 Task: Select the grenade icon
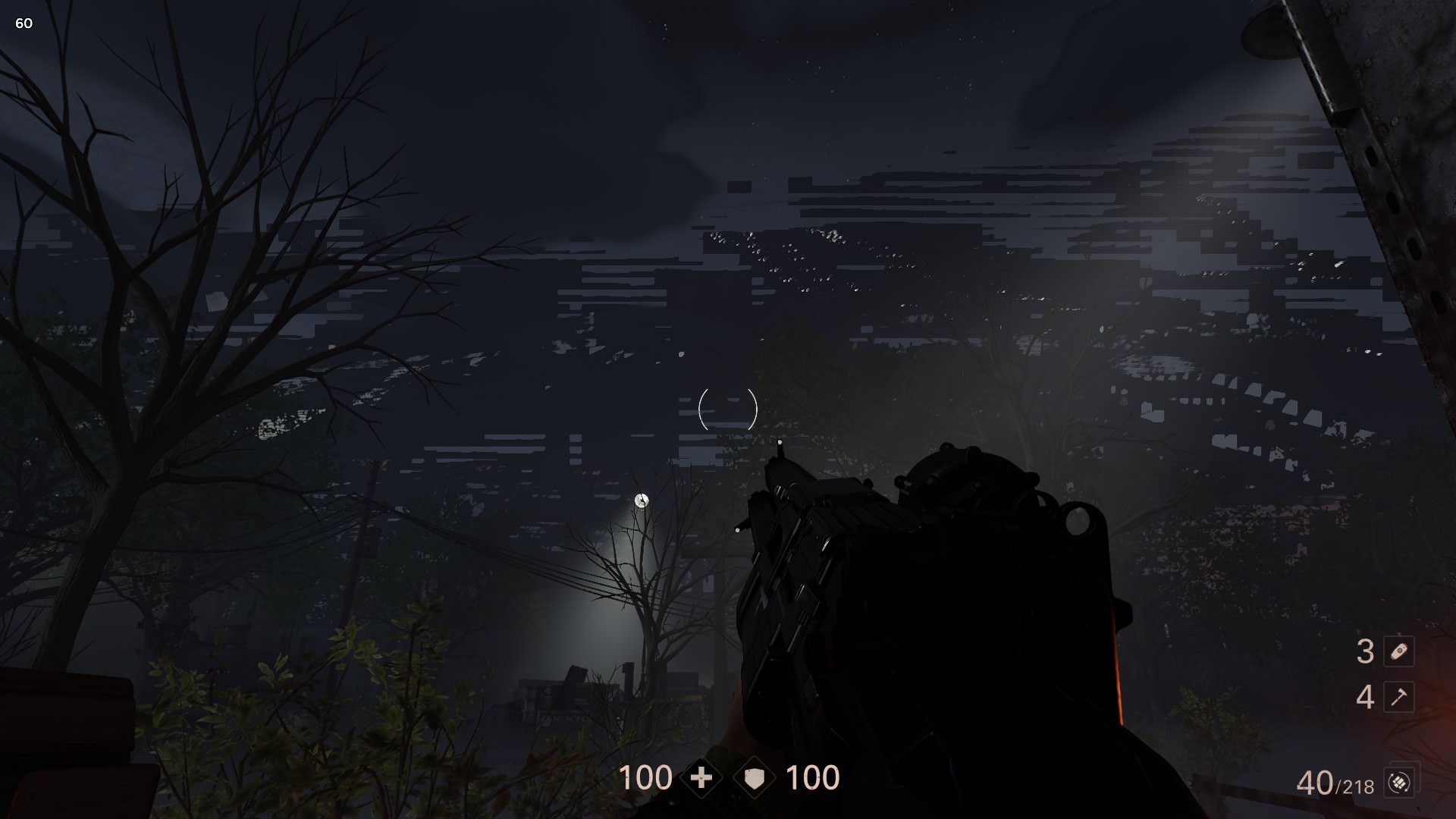[1398, 651]
